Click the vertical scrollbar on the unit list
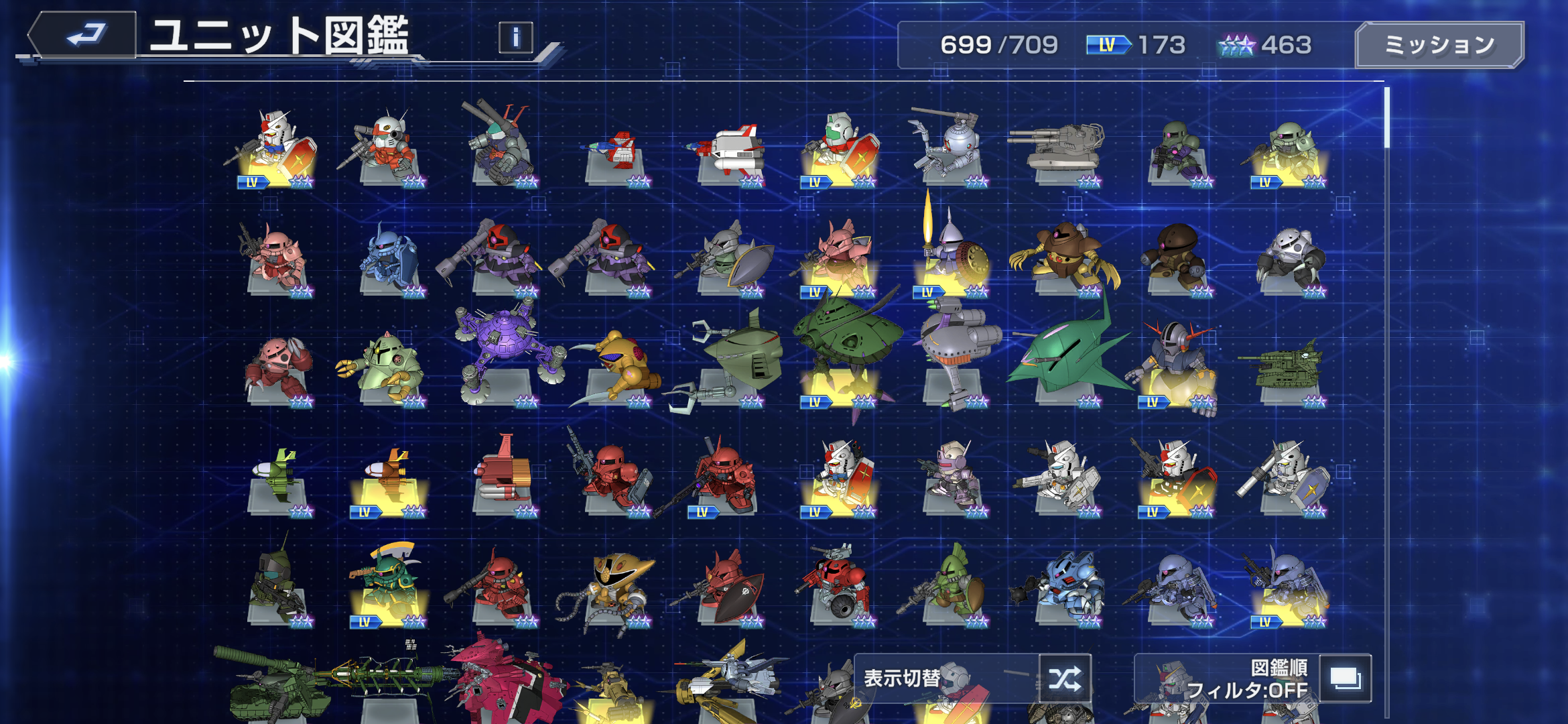The width and height of the screenshot is (1568, 724). (1386, 119)
